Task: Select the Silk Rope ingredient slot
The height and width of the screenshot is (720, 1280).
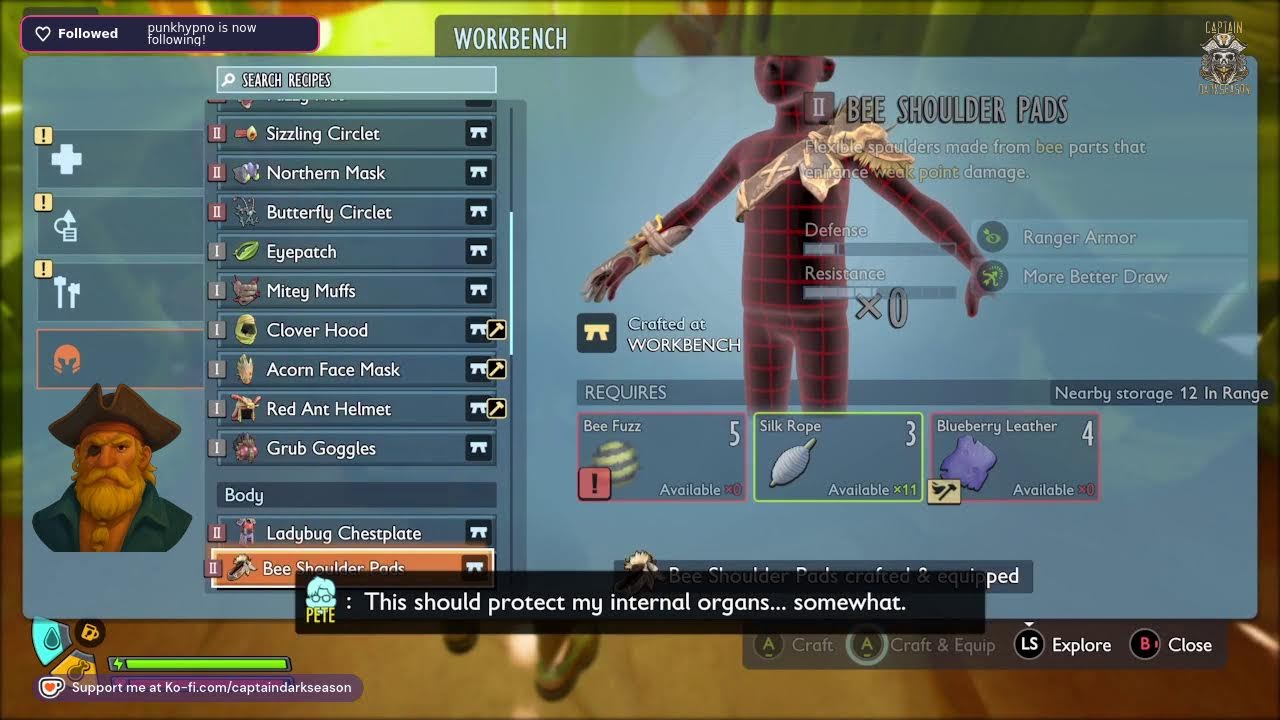Action: pos(838,457)
